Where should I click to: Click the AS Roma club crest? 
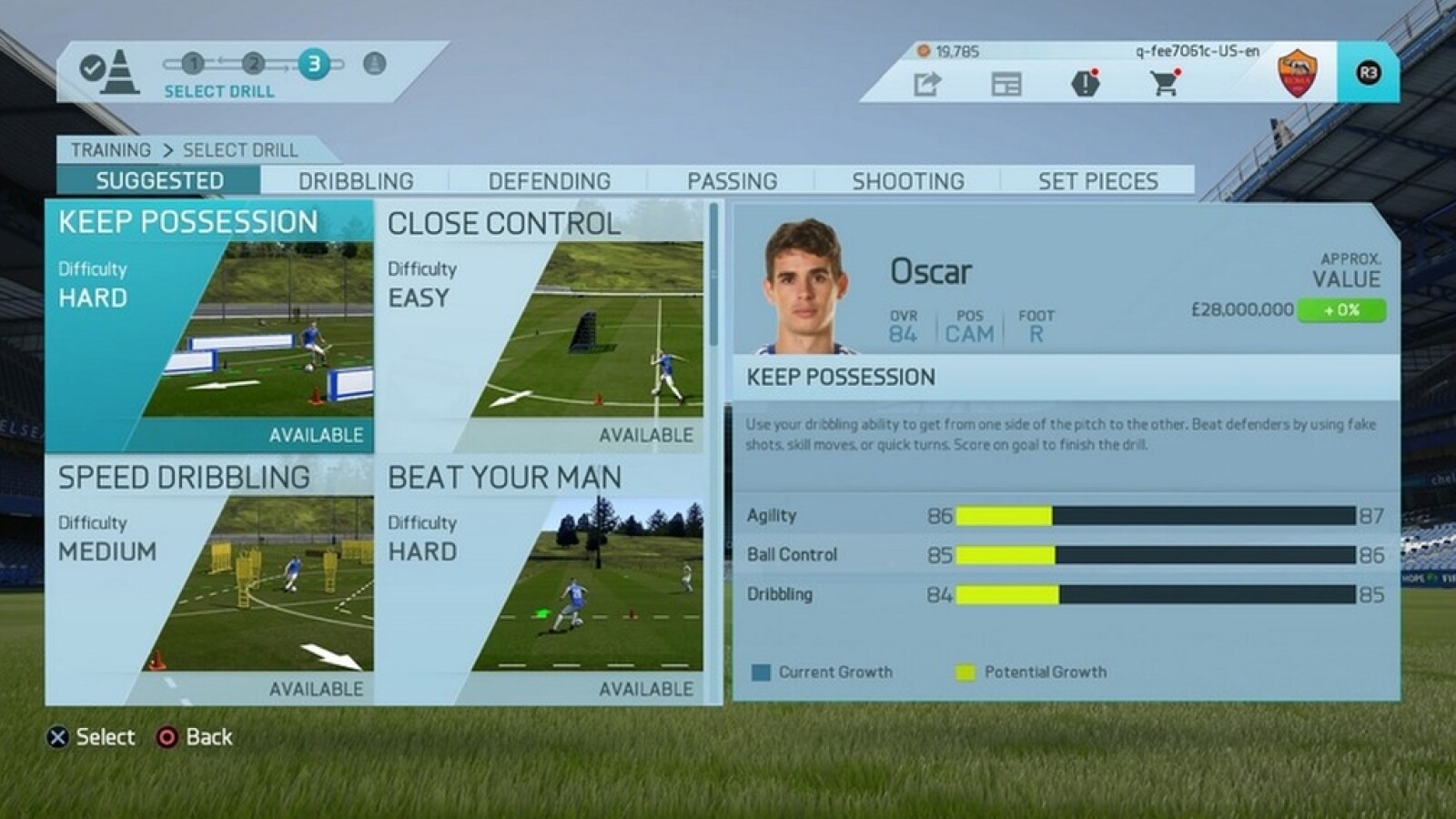click(x=1296, y=73)
